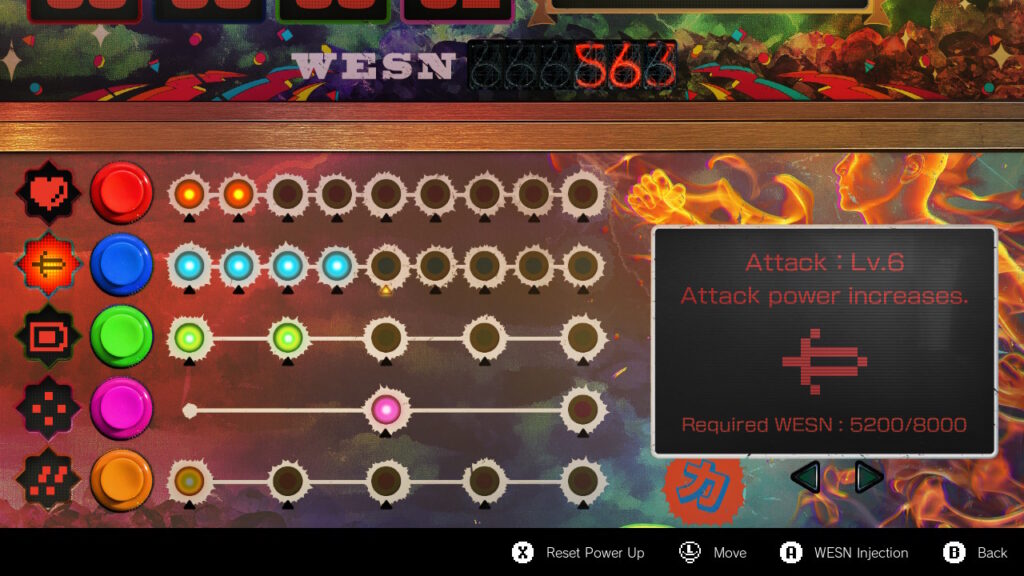The width and height of the screenshot is (1024, 576).
Task: Open the round kanji badge
Action: coord(704,488)
